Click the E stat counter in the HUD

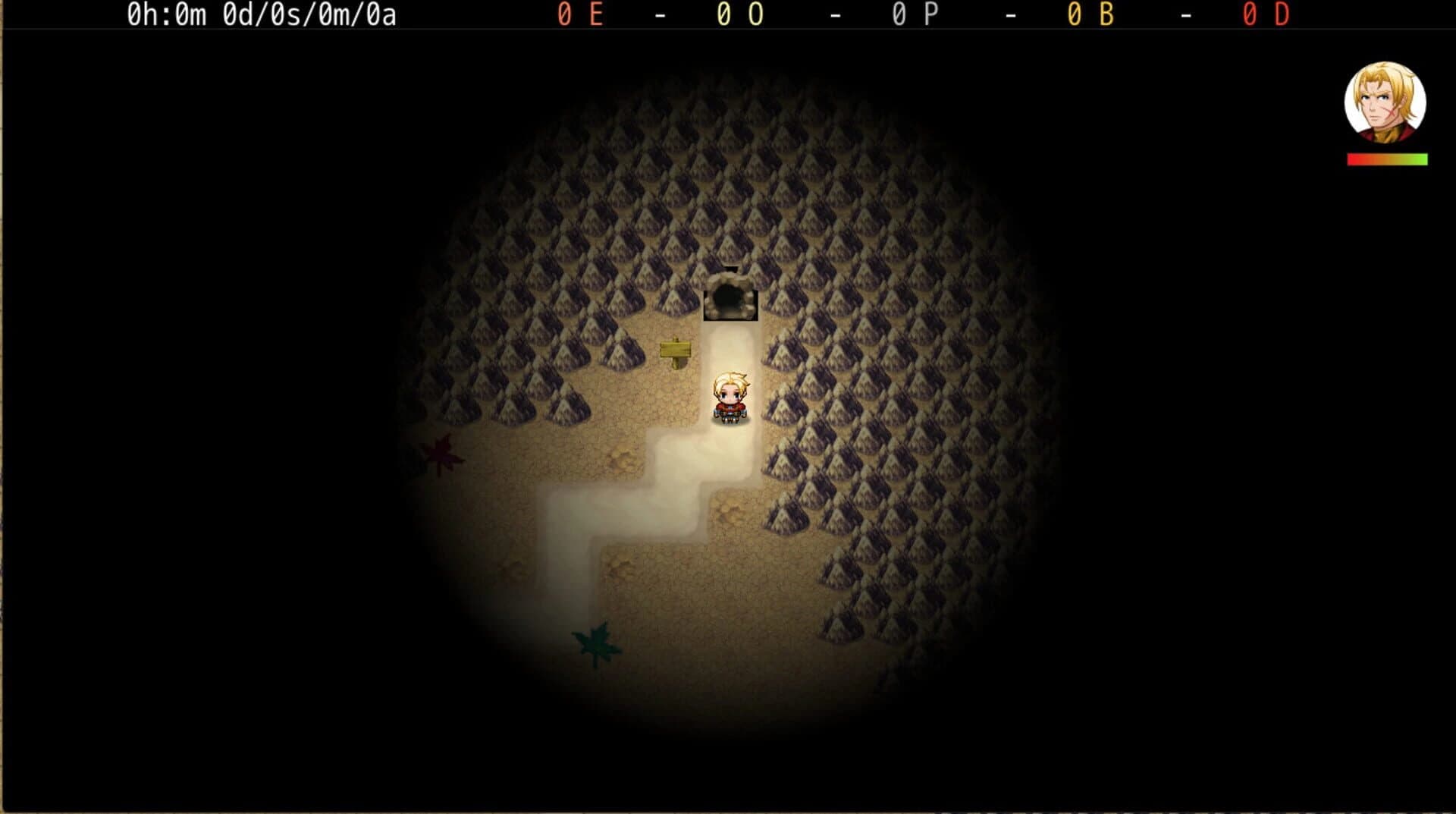[x=582, y=14]
